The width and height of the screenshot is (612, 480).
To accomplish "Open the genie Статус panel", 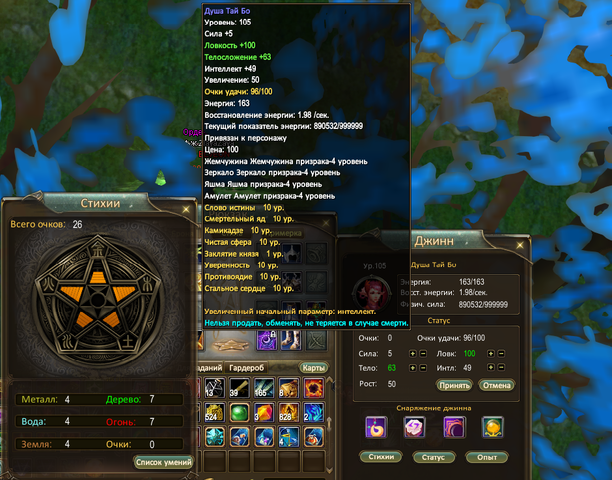I will [433, 456].
